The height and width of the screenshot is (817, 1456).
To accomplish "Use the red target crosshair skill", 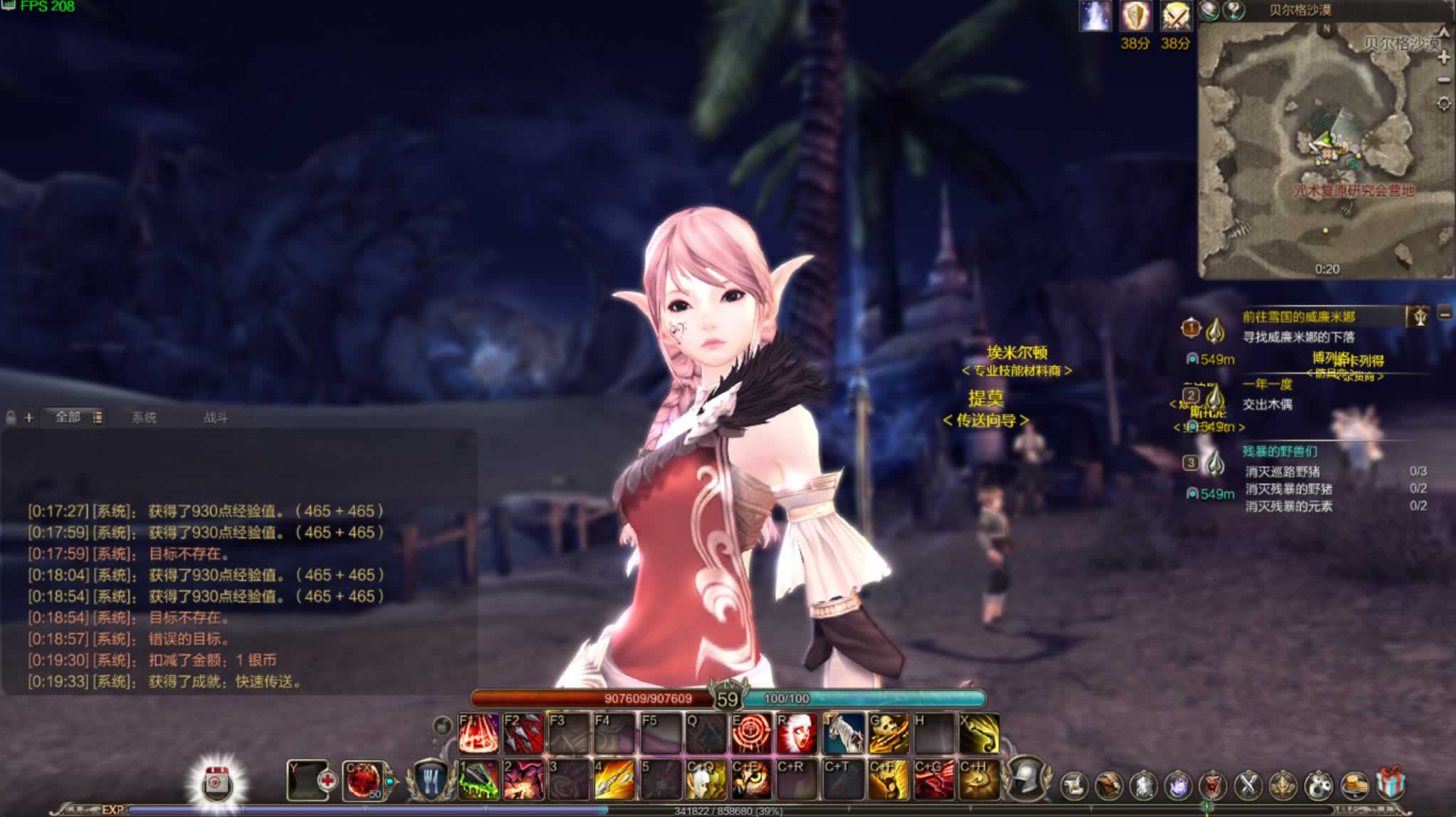I will (752, 734).
